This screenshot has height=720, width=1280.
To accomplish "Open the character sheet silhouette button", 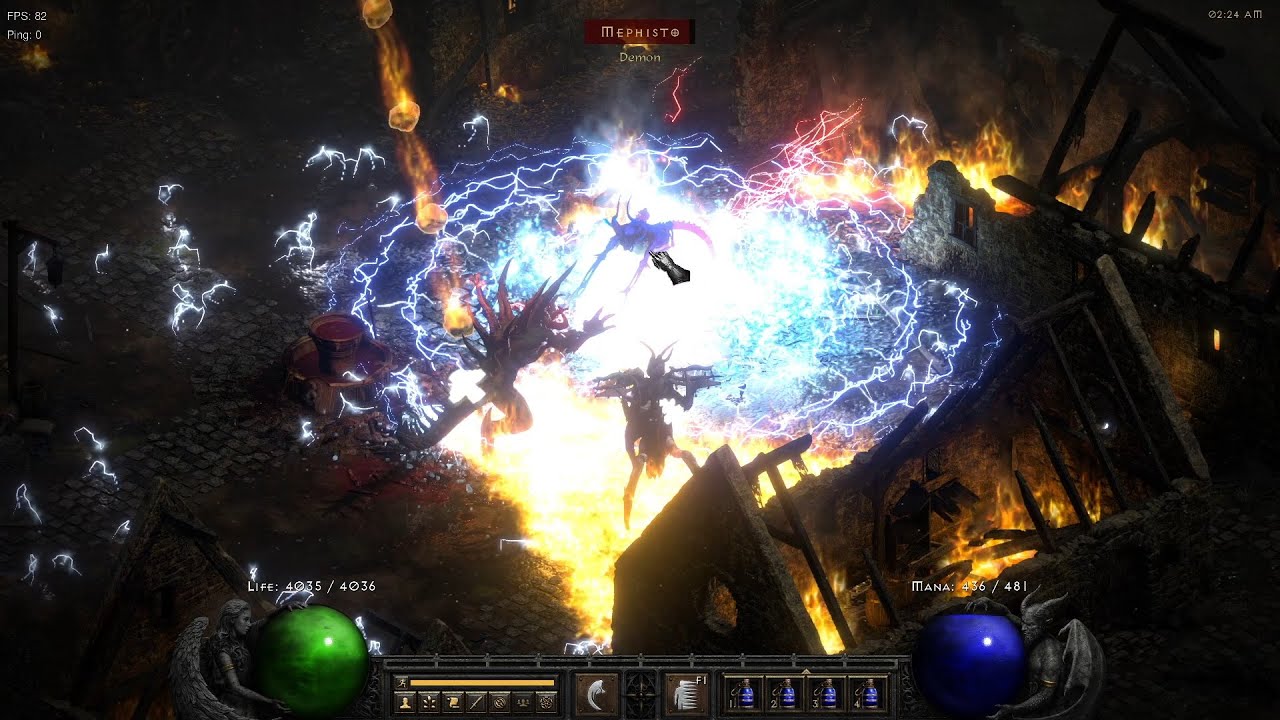I will [405, 702].
